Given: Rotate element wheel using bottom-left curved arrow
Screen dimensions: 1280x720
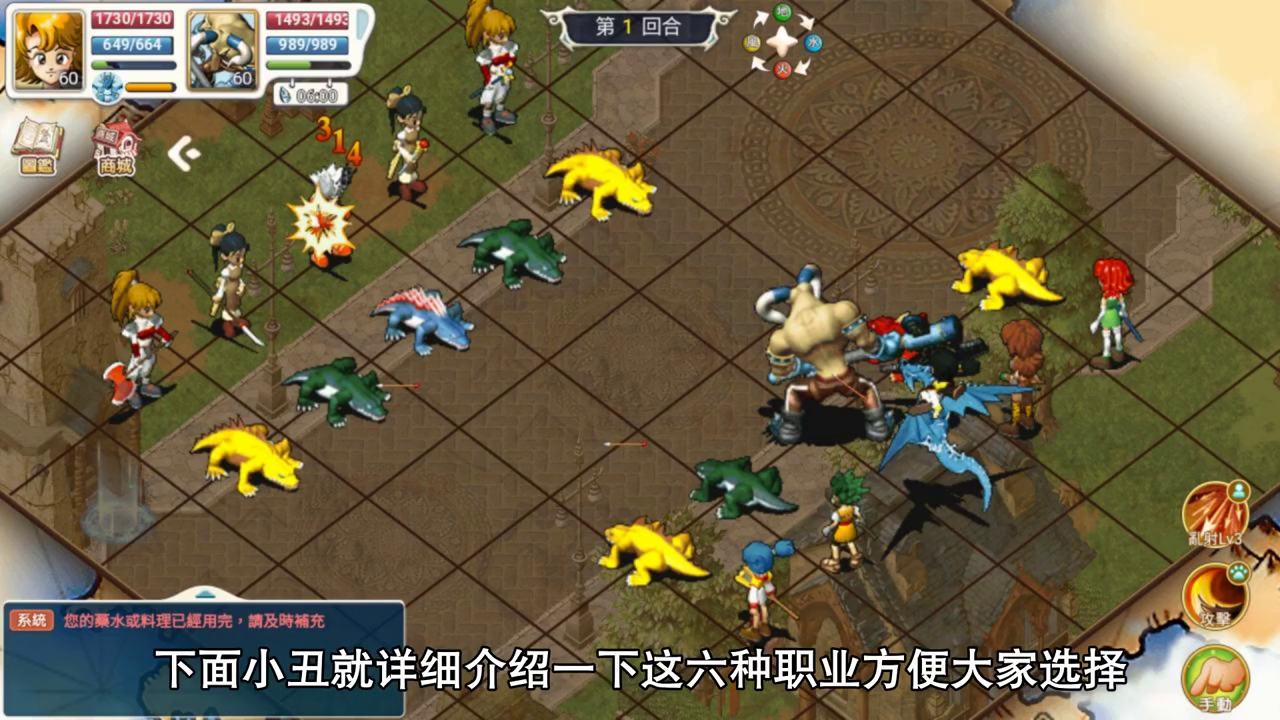Looking at the screenshot, I should (760, 63).
